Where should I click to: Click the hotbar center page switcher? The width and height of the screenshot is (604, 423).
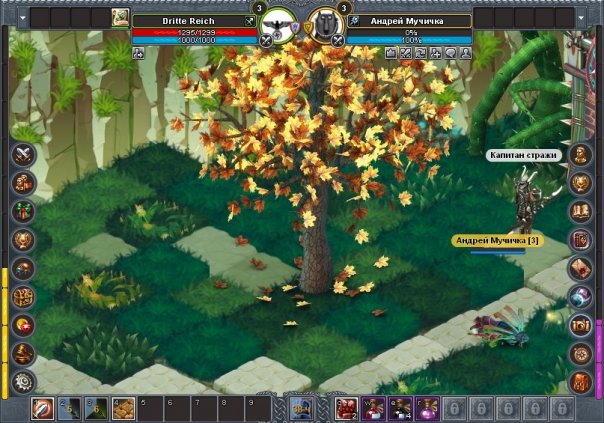tap(301, 408)
